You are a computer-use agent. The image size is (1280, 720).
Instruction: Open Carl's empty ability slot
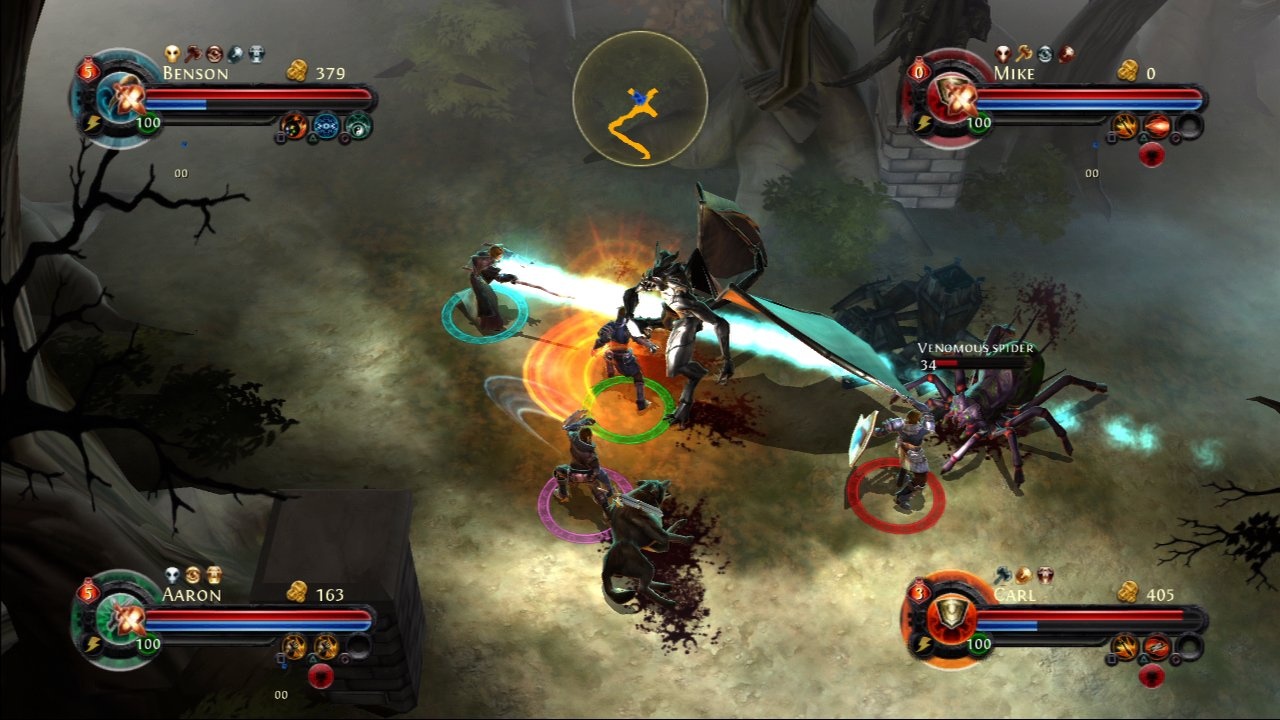click(1189, 646)
